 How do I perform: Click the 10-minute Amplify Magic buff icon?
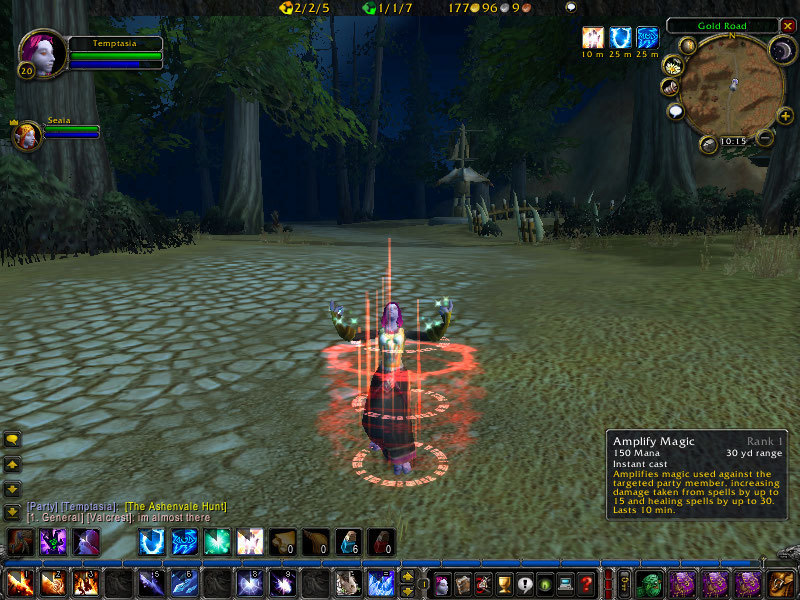click(x=592, y=38)
